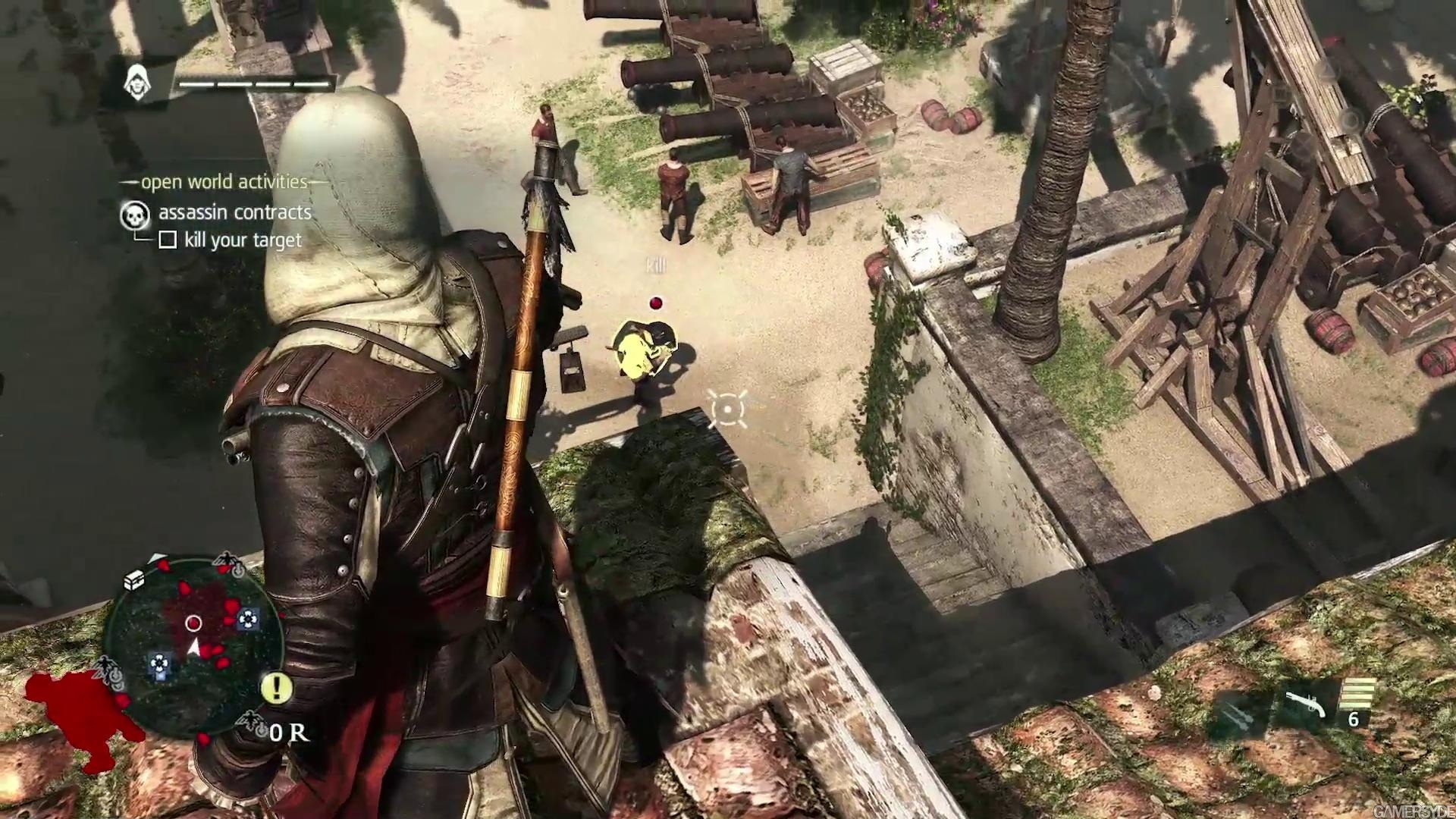1456x819 pixels.
Task: Open the assassin contracts skull icon
Action: pos(134,215)
